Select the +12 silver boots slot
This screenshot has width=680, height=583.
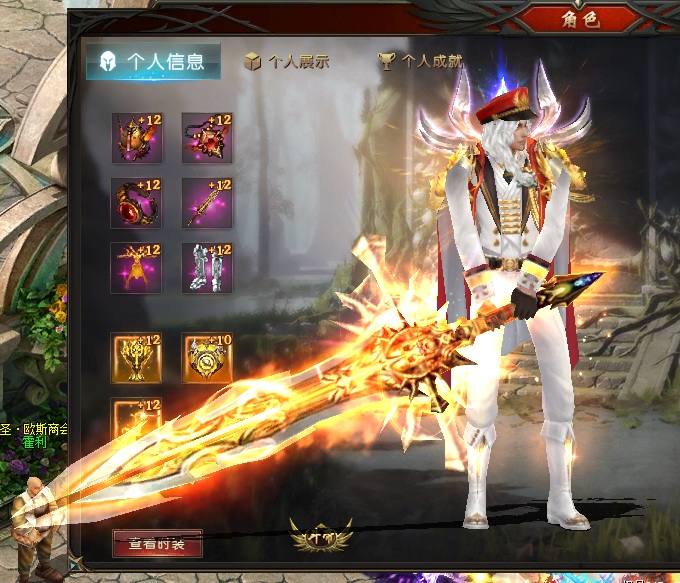pos(207,268)
